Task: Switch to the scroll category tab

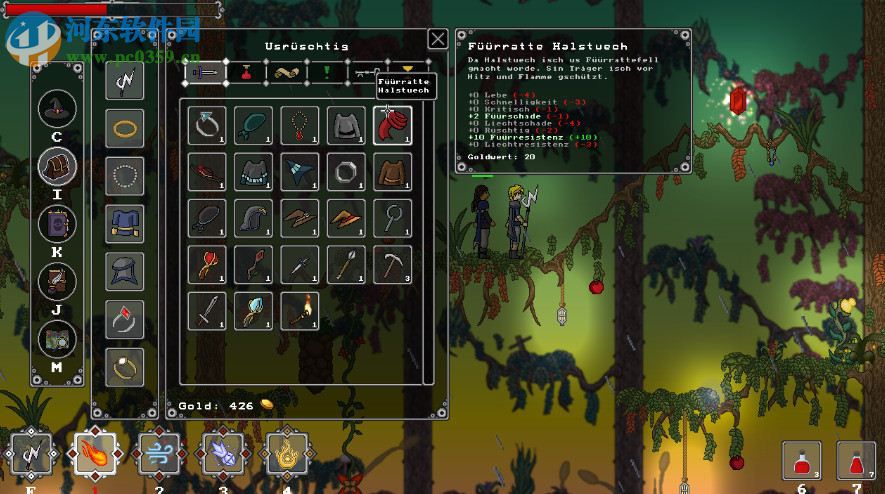Action: (x=285, y=72)
